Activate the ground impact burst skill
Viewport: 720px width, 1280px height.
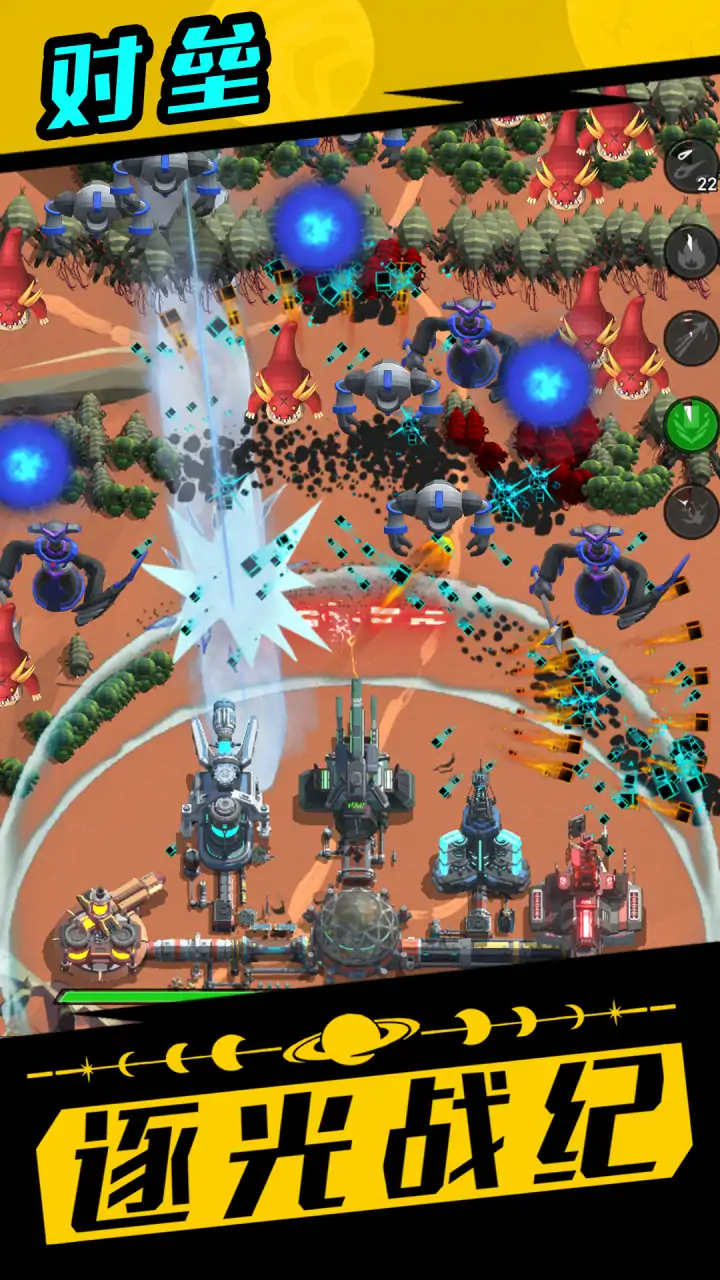pos(691,511)
